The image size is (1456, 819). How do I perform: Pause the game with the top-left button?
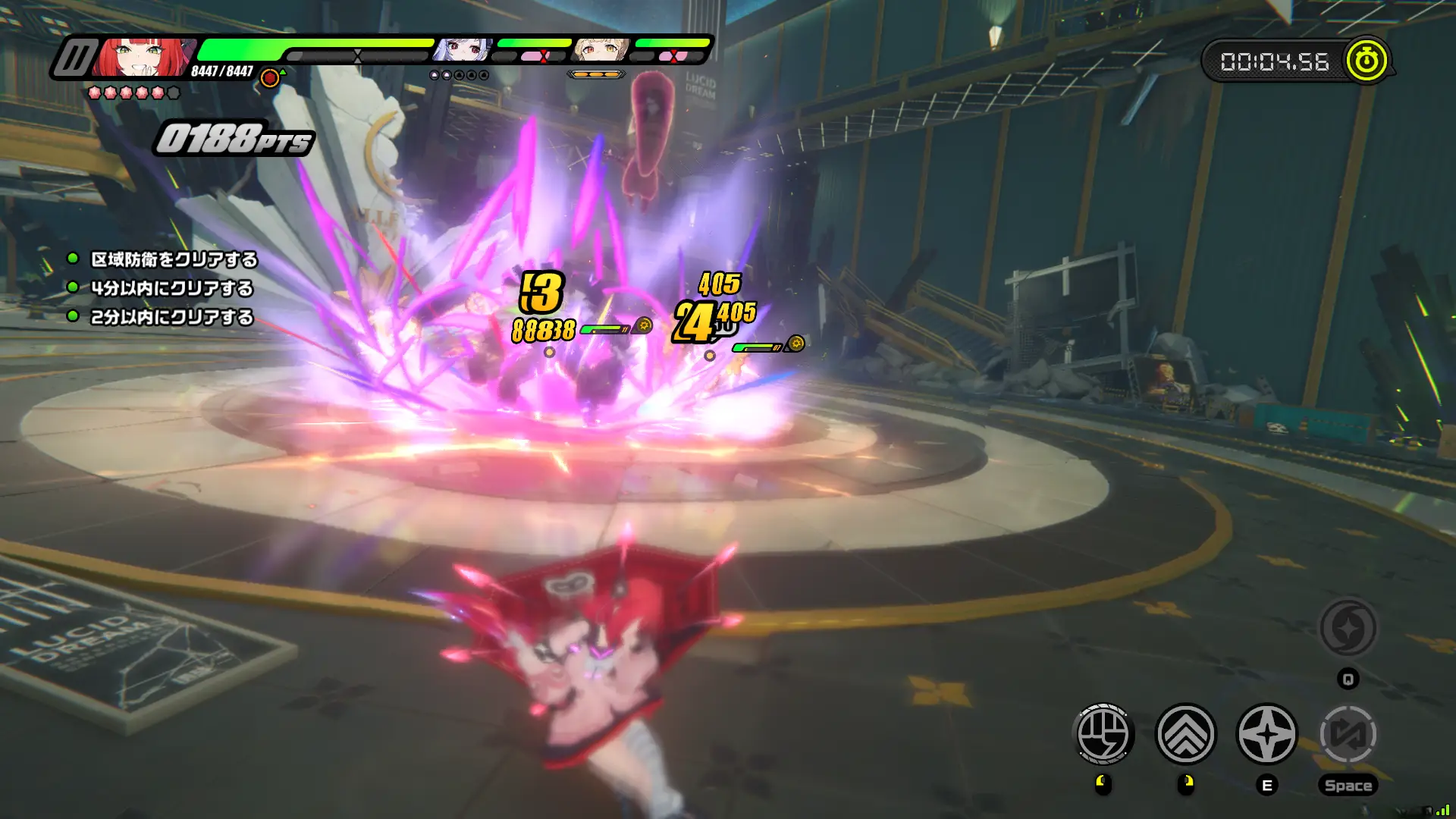pos(74,58)
